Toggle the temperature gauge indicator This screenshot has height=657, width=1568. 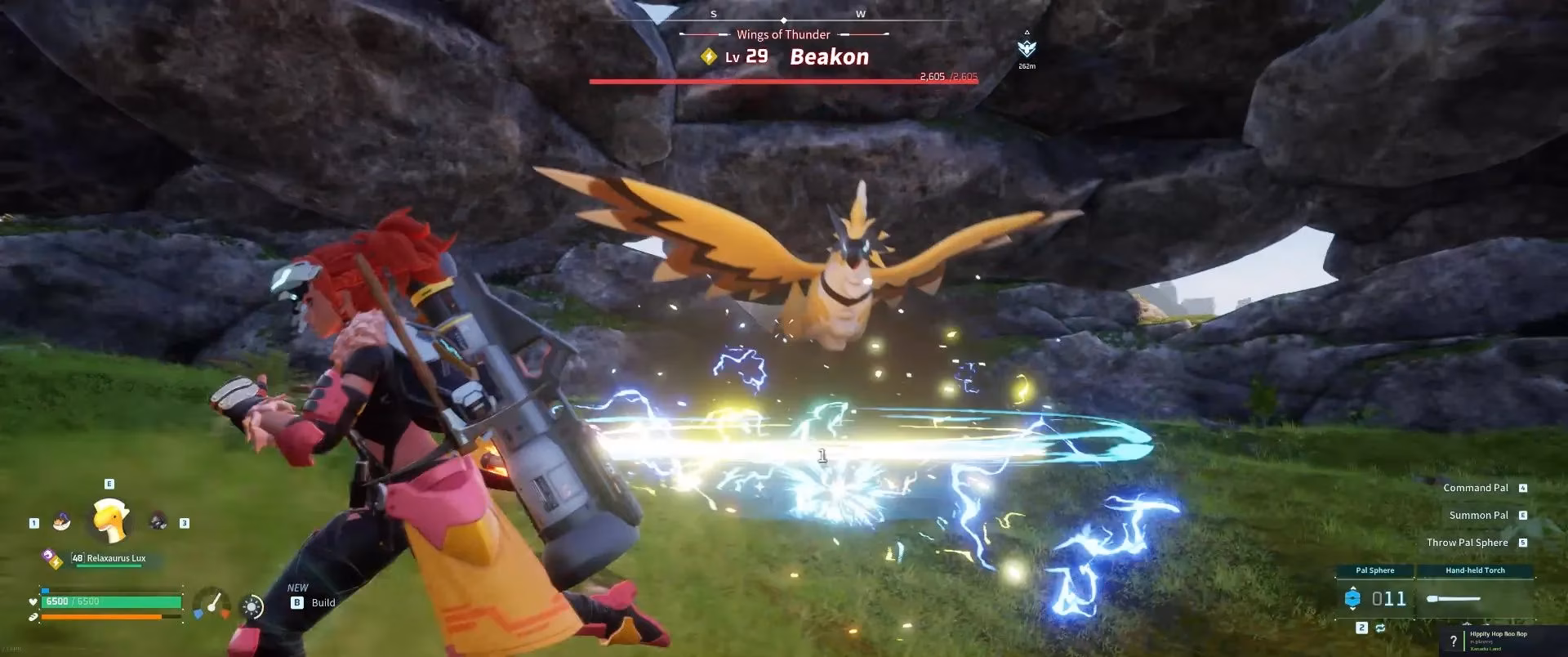(211, 604)
